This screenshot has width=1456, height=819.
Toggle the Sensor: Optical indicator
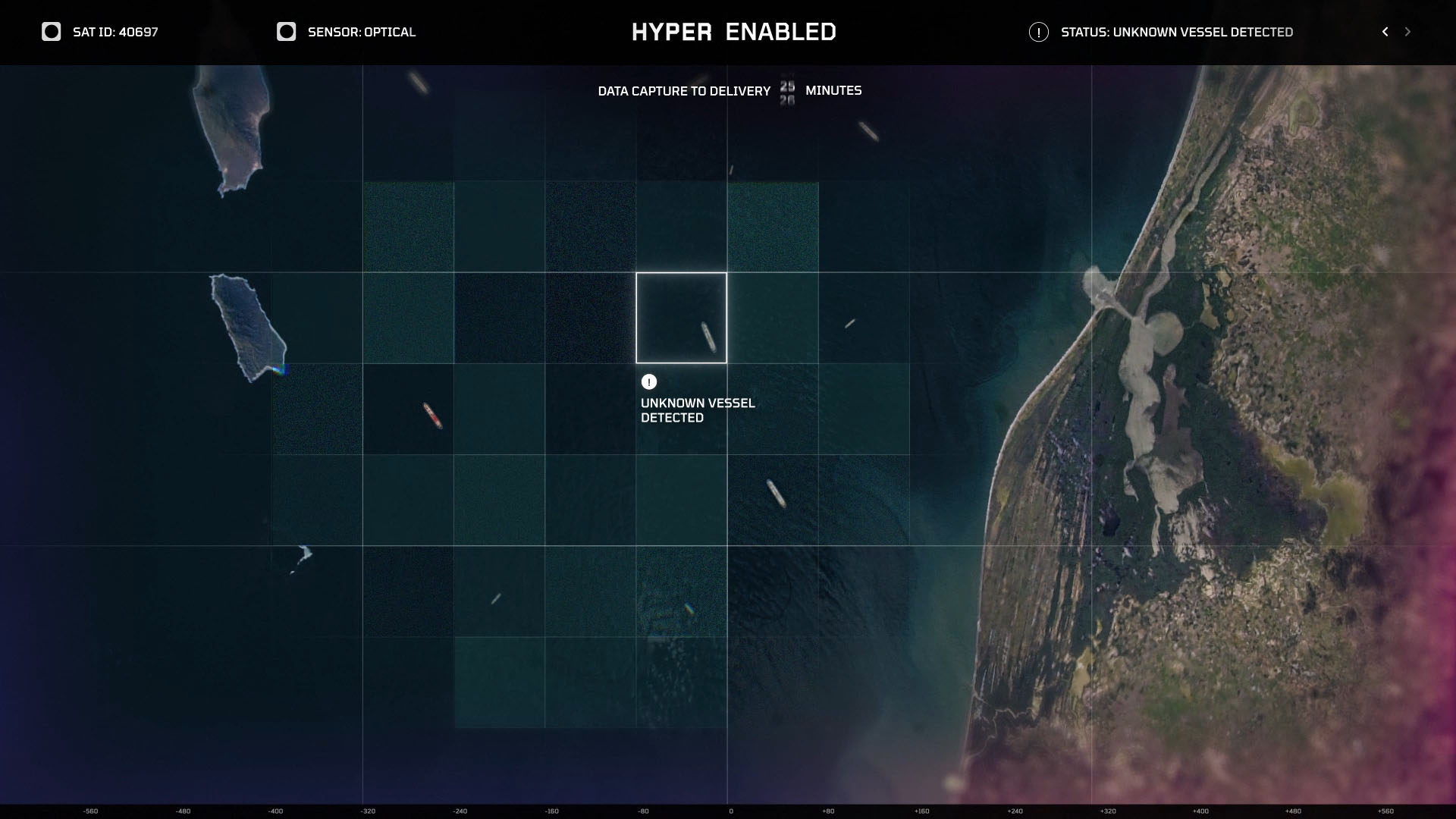pos(286,32)
